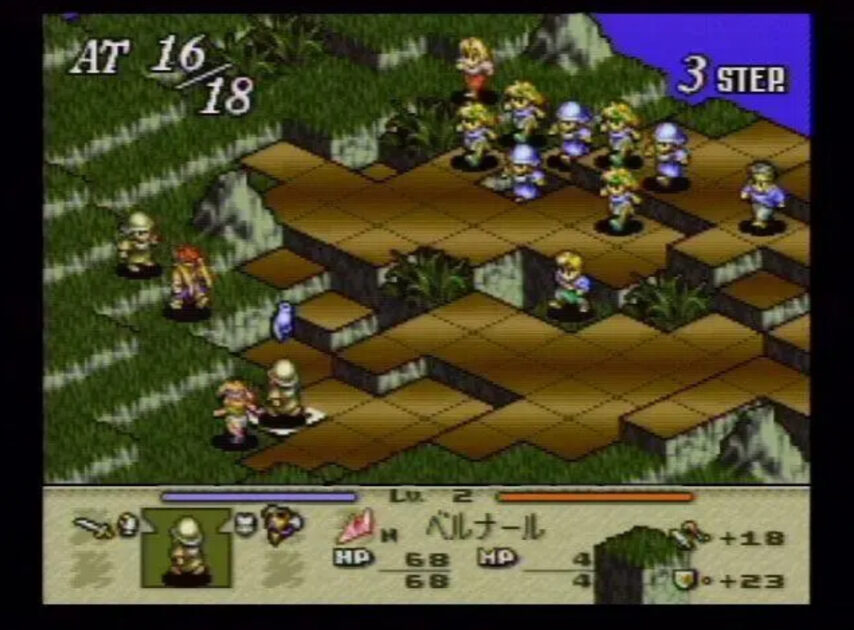Select the unit portrait in the status panel
Viewport: 854px width, 630px height.
coord(186,546)
